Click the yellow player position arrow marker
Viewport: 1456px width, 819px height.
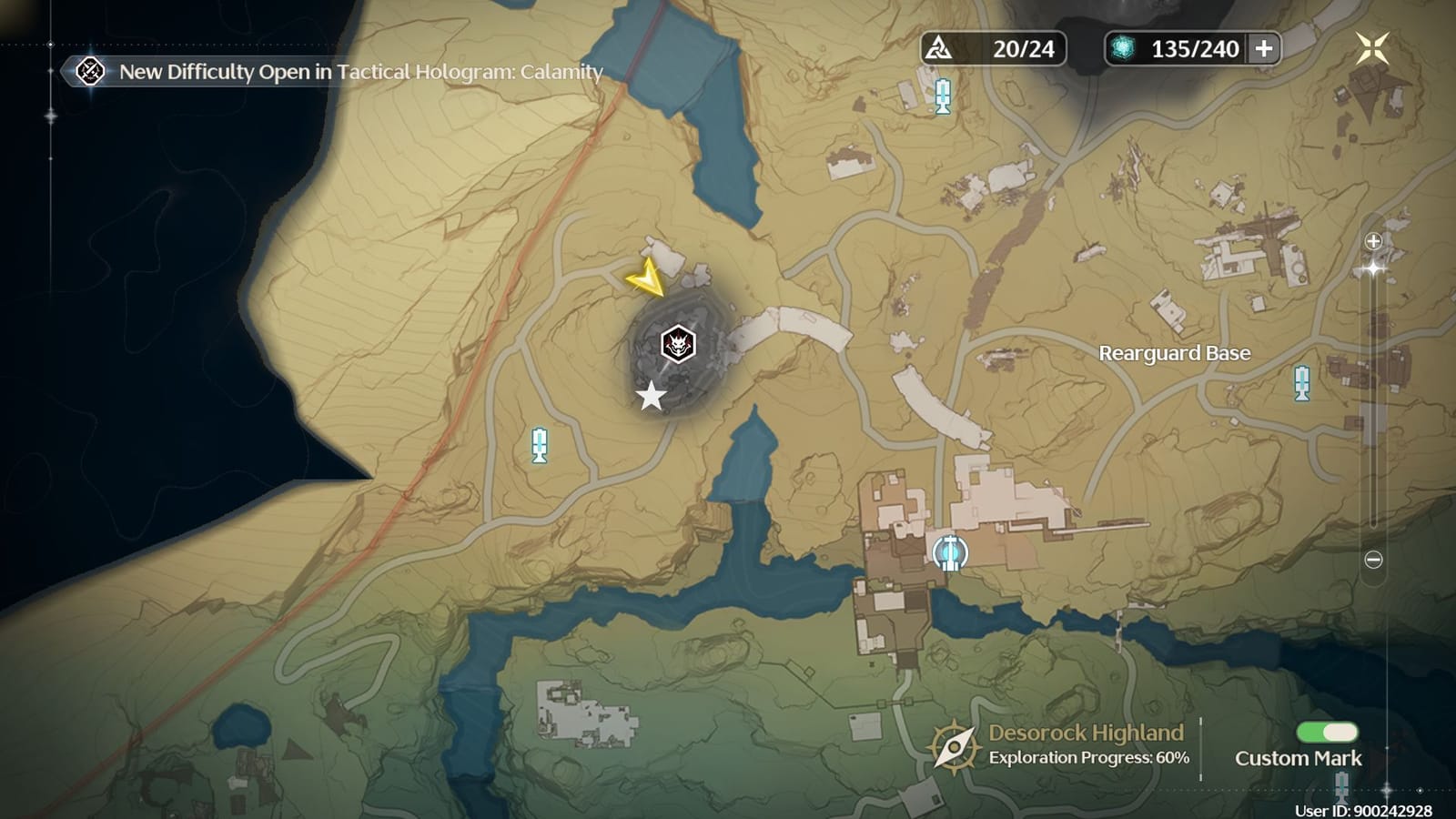coord(650,282)
